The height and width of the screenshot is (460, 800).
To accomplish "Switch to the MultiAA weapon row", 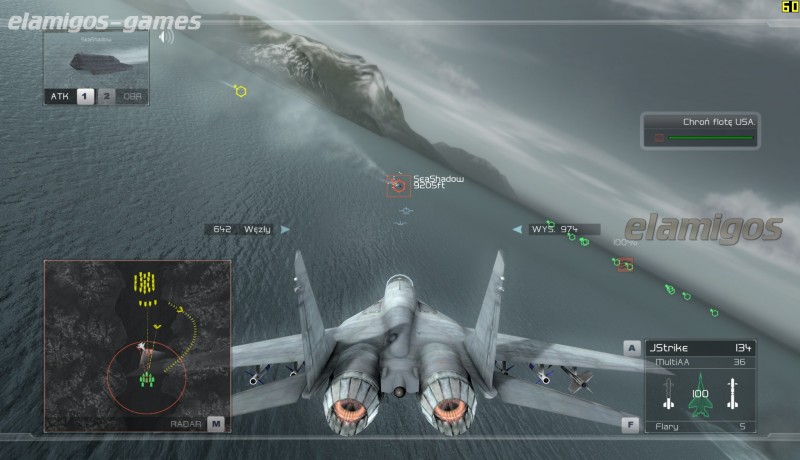I will (699, 362).
